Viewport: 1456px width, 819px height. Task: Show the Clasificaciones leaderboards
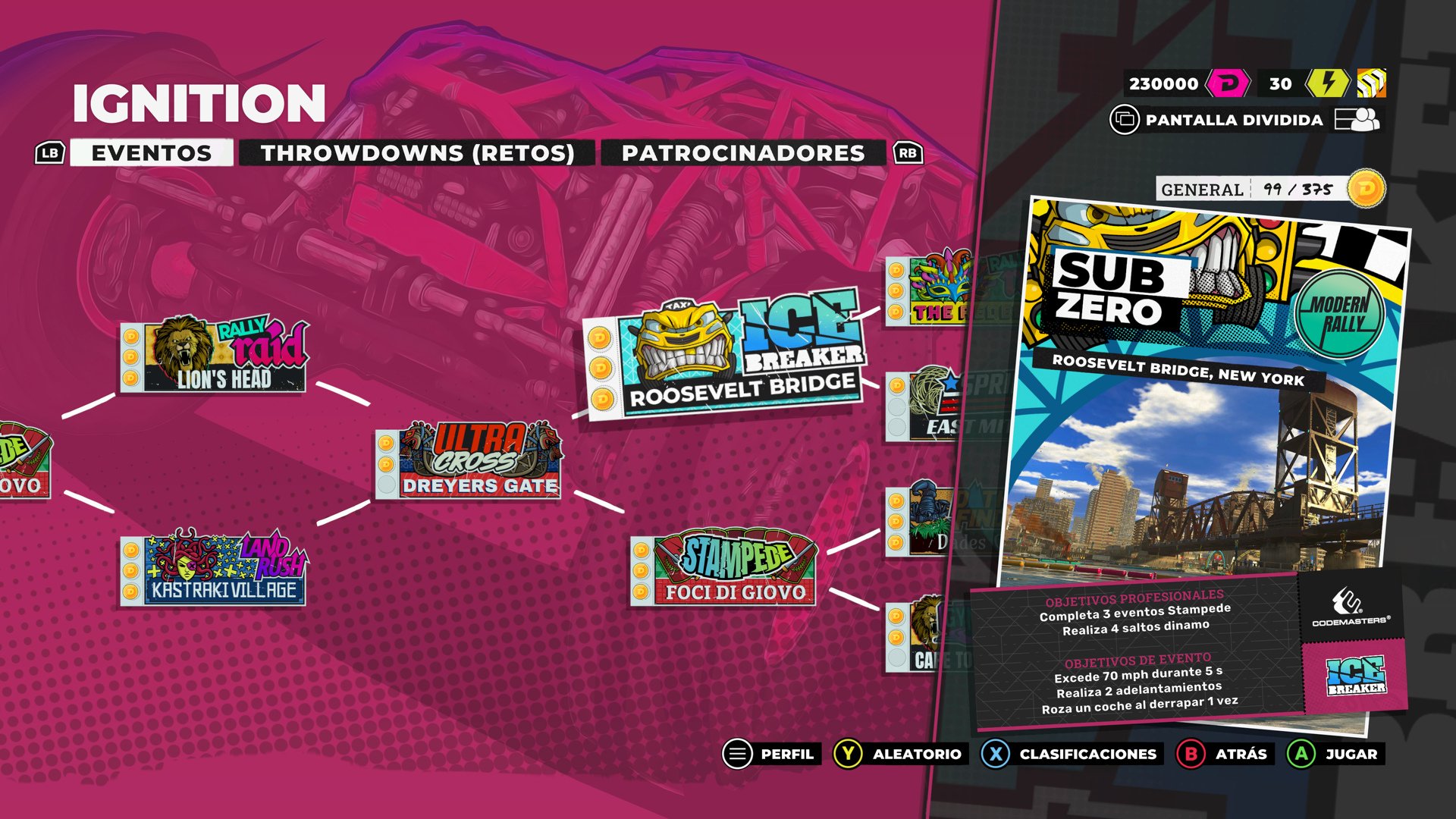click(1071, 754)
